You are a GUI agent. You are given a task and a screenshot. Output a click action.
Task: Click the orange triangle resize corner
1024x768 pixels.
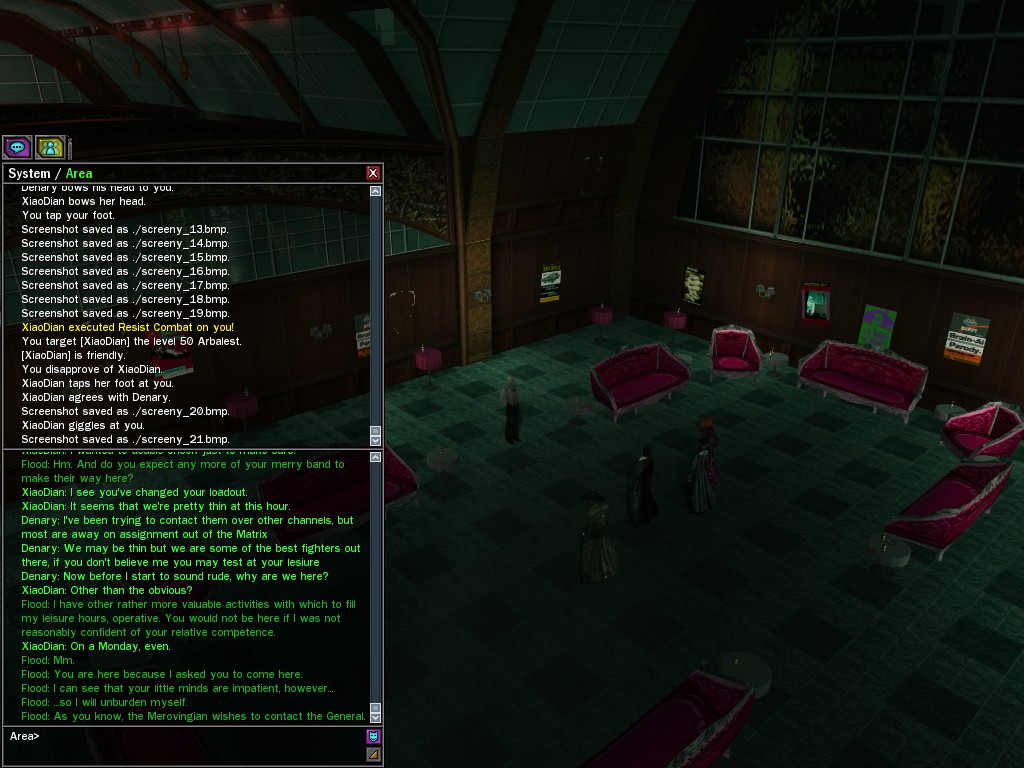coord(373,754)
